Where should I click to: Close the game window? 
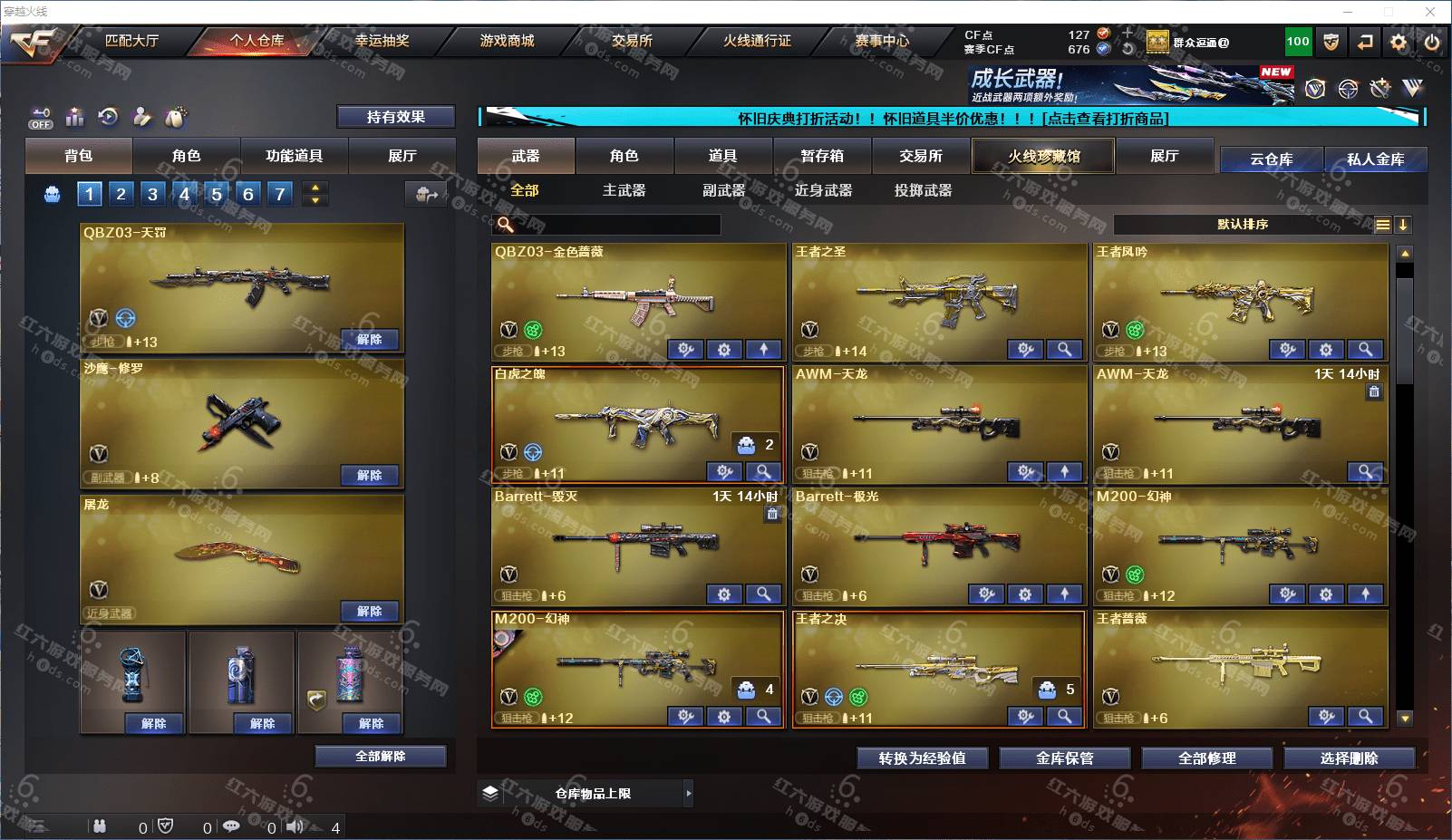click(1430, 12)
